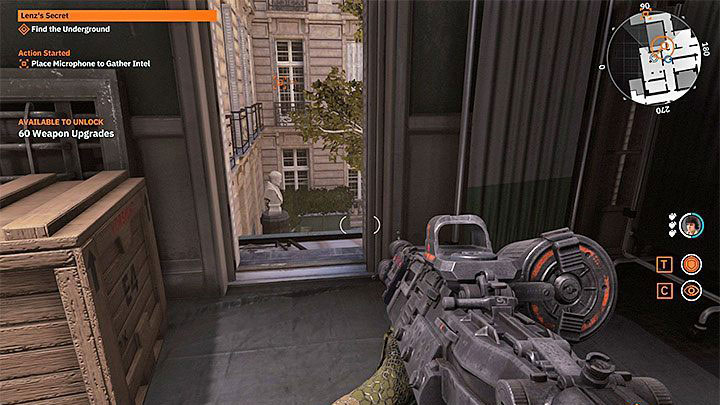Open the 60 Weapon Upgrades notification
720x405 pixels.
pyautogui.click(x=66, y=133)
